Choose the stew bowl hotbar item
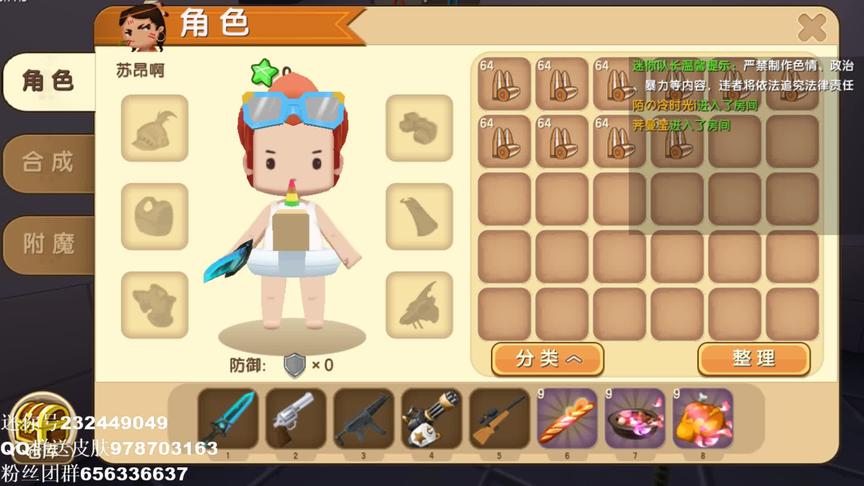Image resolution: width=864 pixels, height=486 pixels. click(635, 418)
